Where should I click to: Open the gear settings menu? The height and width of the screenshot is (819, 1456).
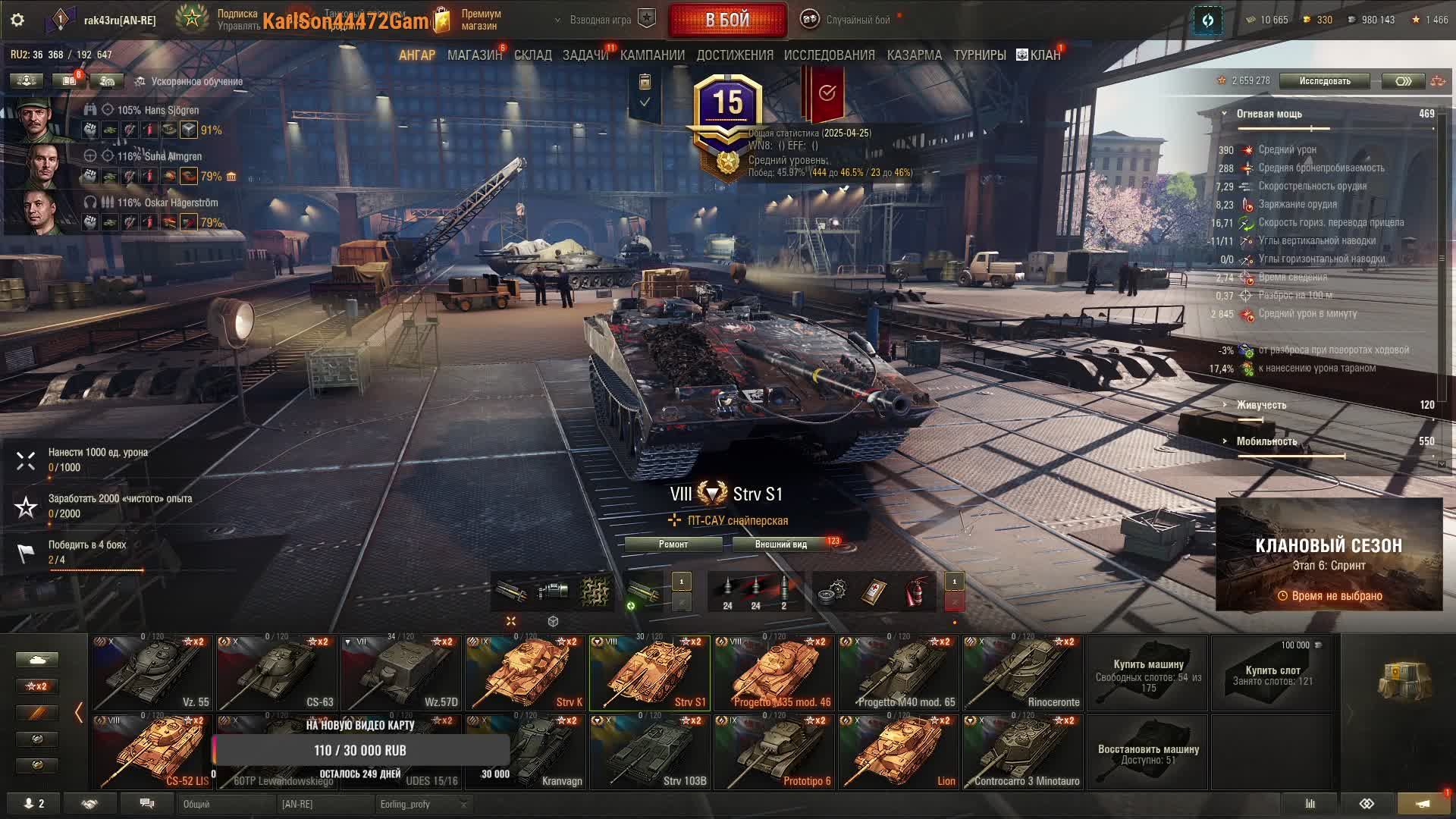click(x=17, y=20)
